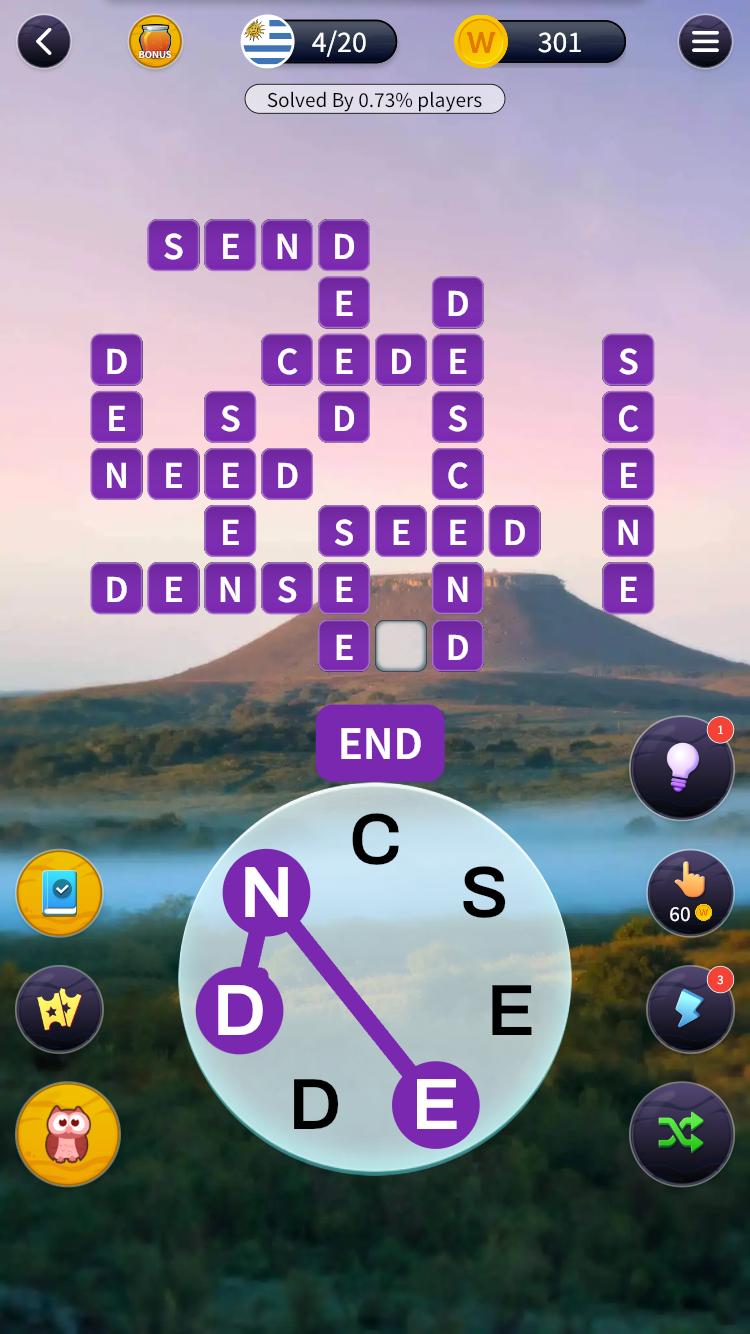Tap the Uruguay flag level indicator
The image size is (750, 1334).
[x=268, y=42]
